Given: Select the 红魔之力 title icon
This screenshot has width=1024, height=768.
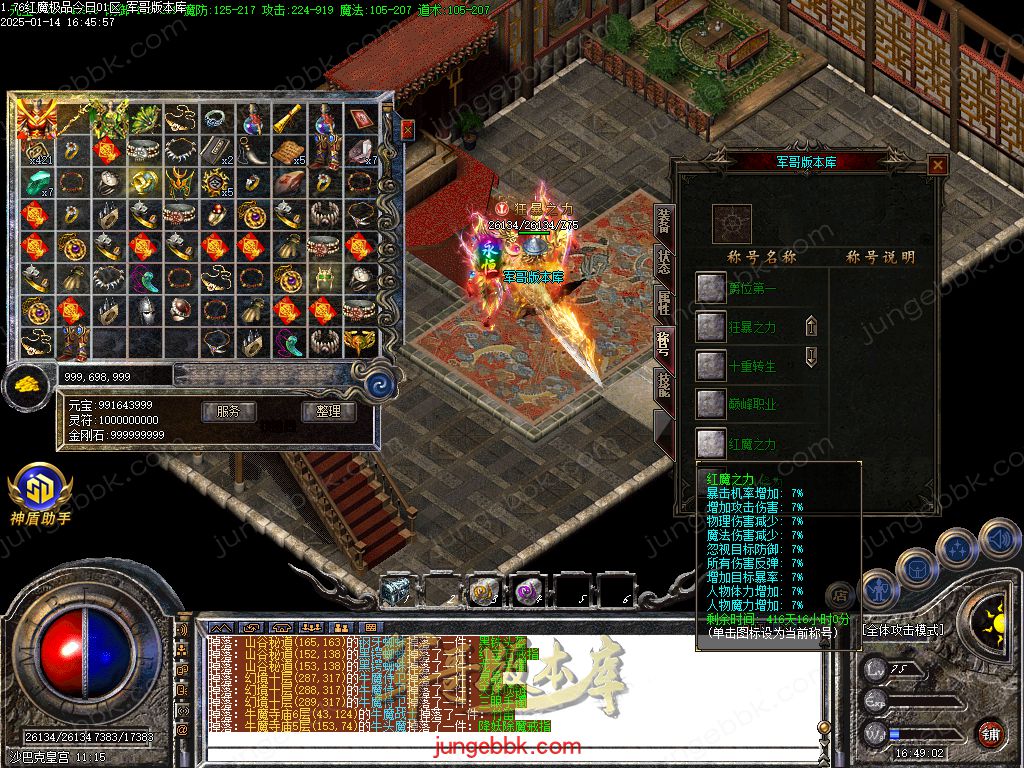Looking at the screenshot, I should click(x=711, y=443).
